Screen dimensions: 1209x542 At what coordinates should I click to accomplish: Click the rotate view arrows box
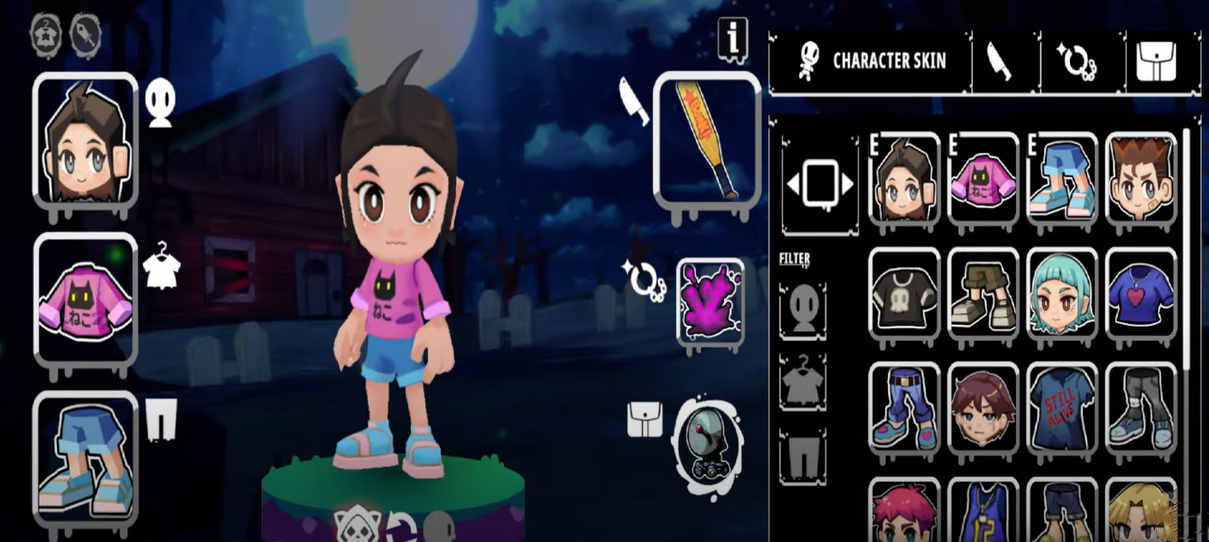click(819, 183)
